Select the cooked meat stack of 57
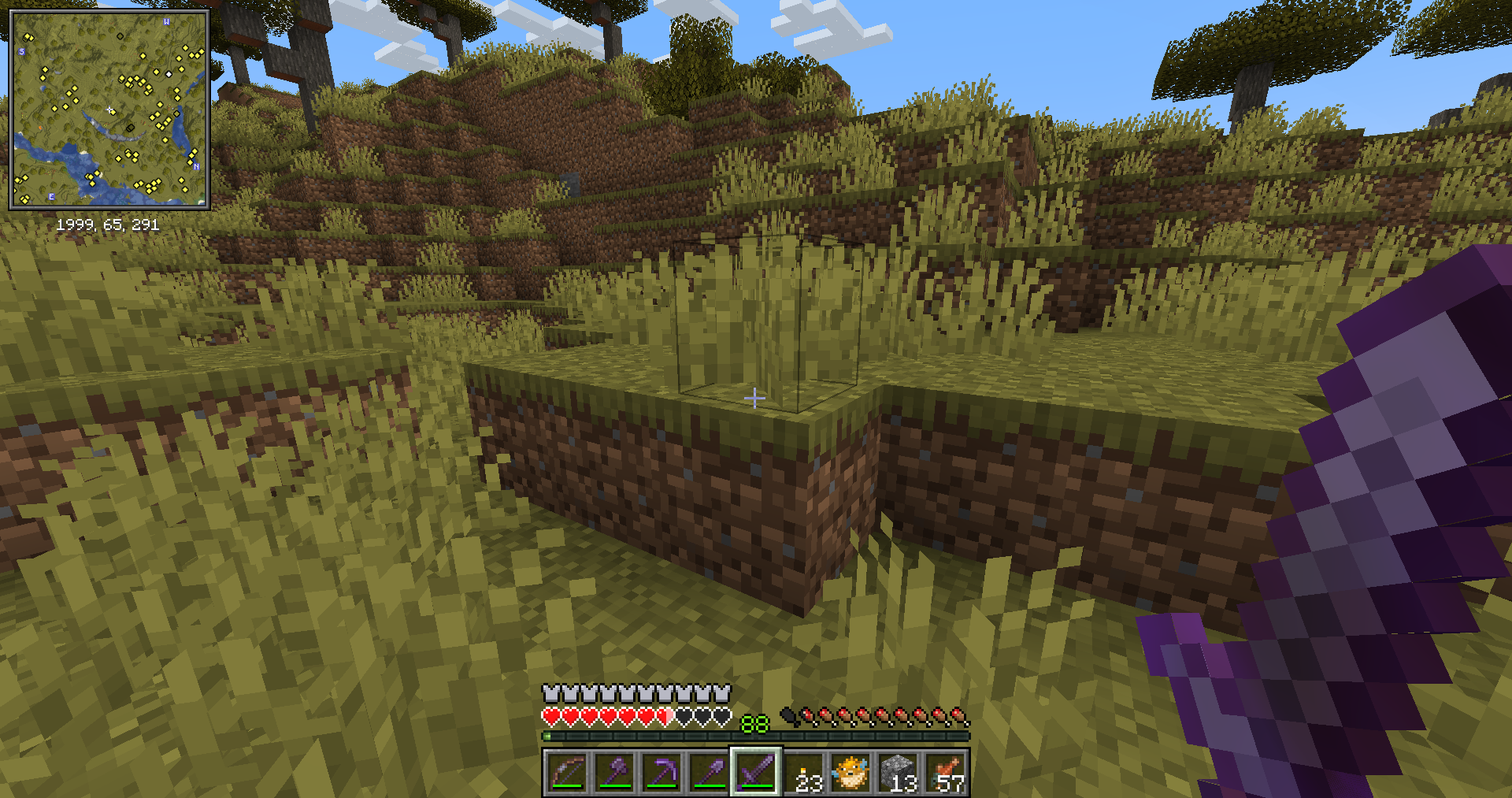 [946, 772]
